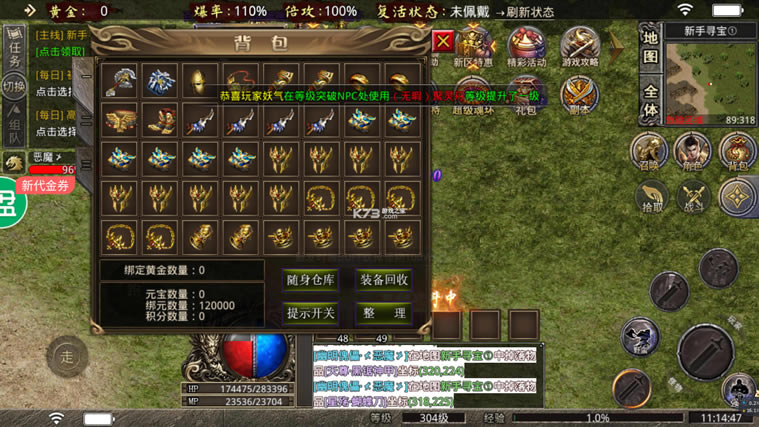Open the 游戏攻略 game guide icon
759x427 pixels.
[x=580, y=48]
